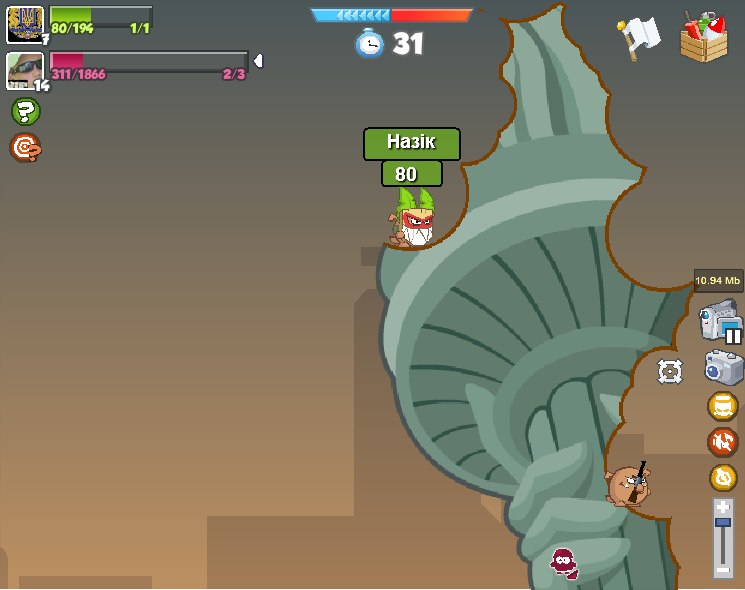The height and width of the screenshot is (590, 745).
Task: Open the green question mark help
Action: [x=25, y=111]
